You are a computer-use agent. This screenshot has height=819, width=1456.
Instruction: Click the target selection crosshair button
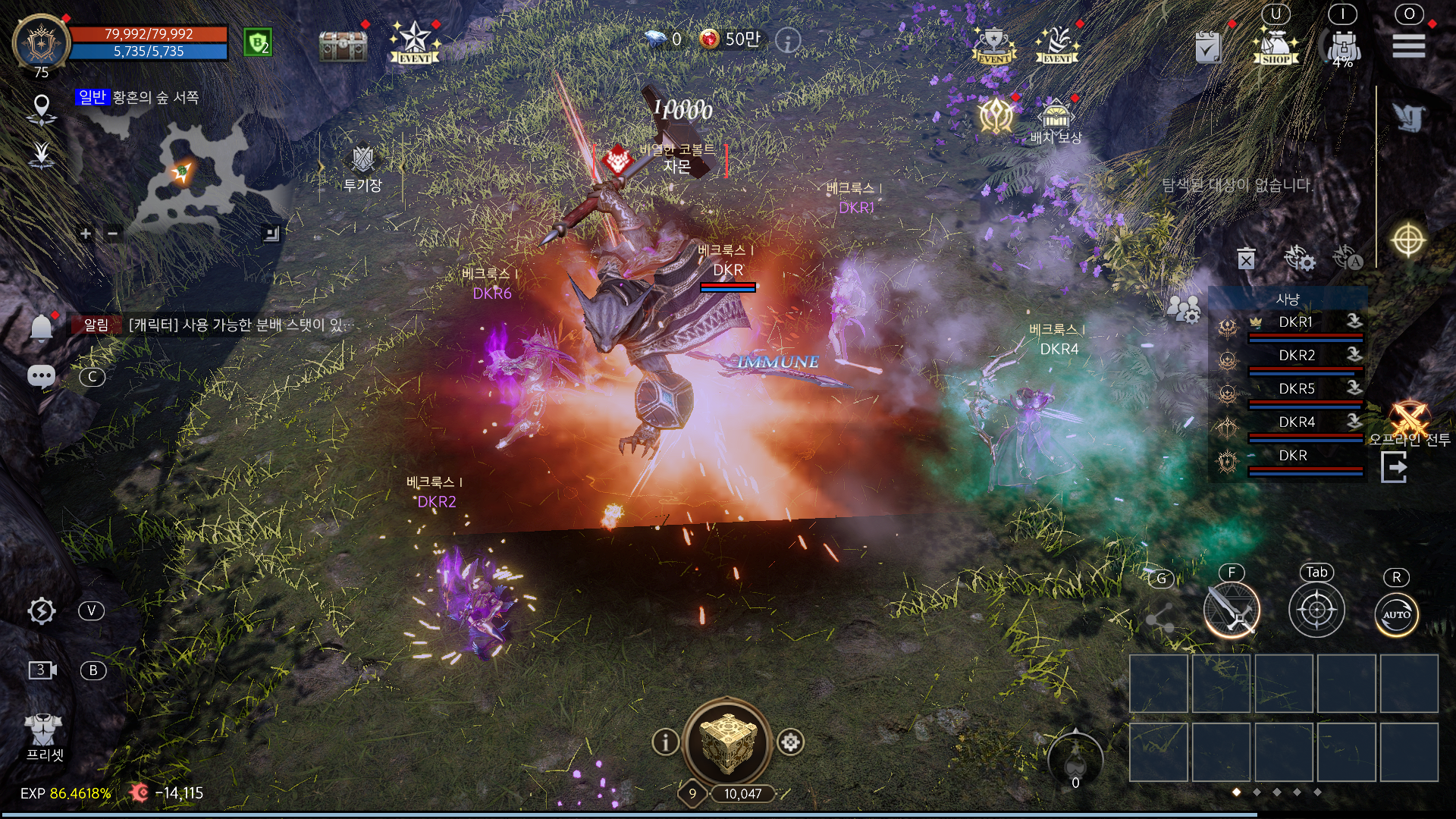click(x=1316, y=610)
